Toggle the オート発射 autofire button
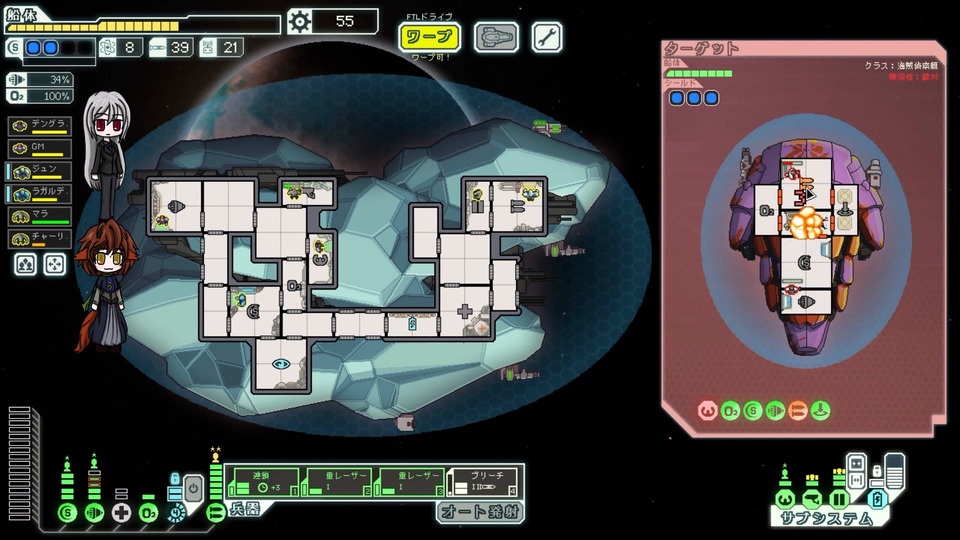 tap(479, 513)
